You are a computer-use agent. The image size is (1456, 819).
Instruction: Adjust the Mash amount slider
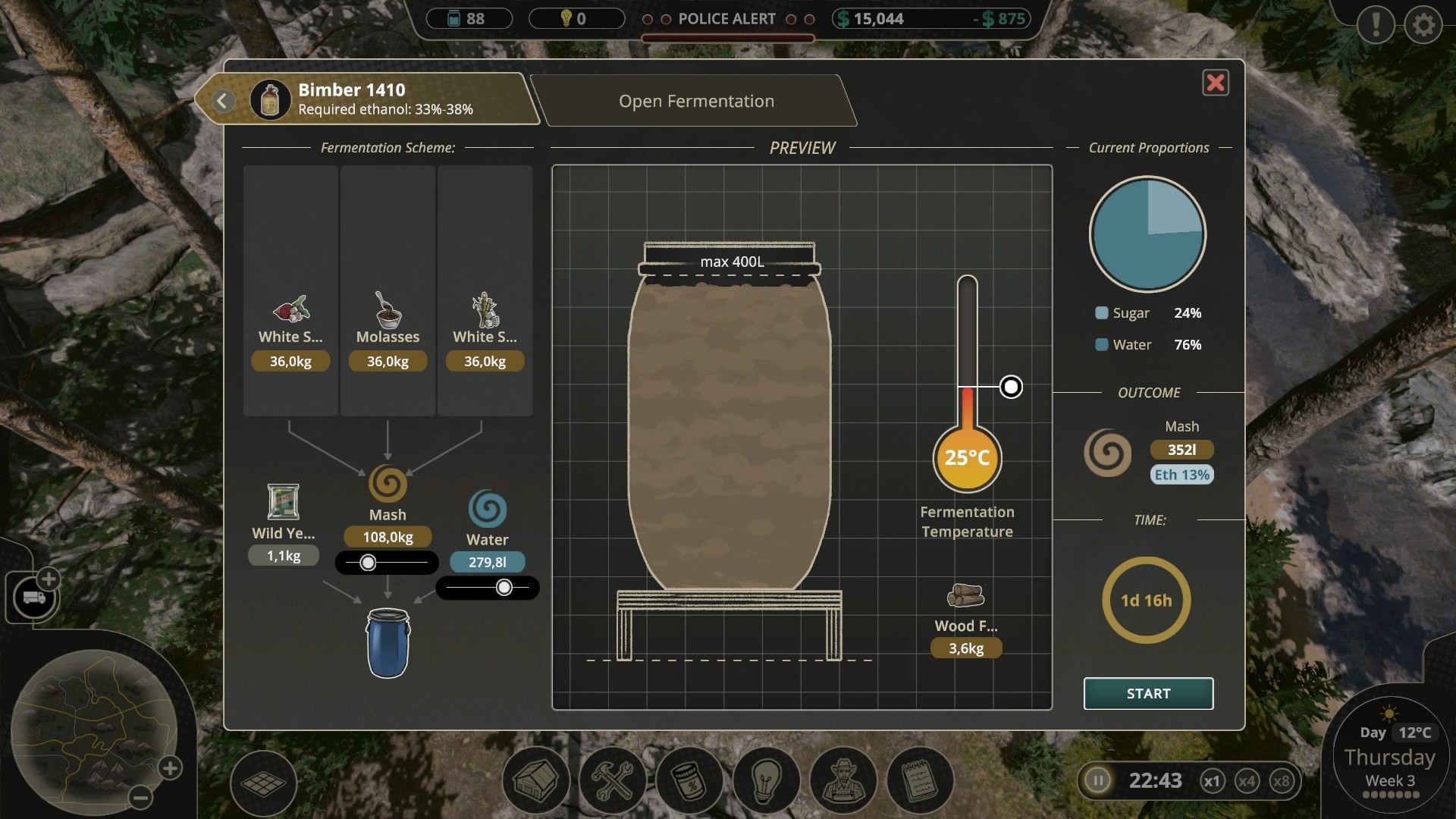[368, 563]
